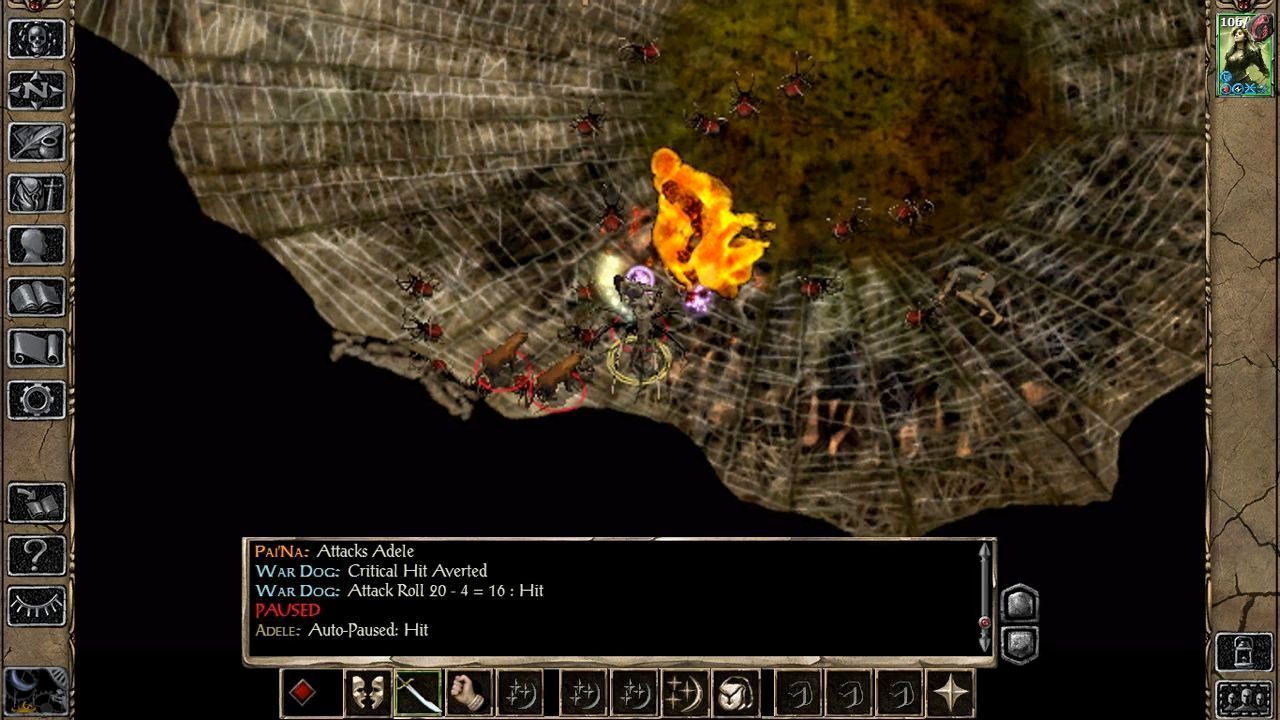Viewport: 1280px width, 720px height.
Task: Open the area map with the compass icon
Action: (37, 91)
